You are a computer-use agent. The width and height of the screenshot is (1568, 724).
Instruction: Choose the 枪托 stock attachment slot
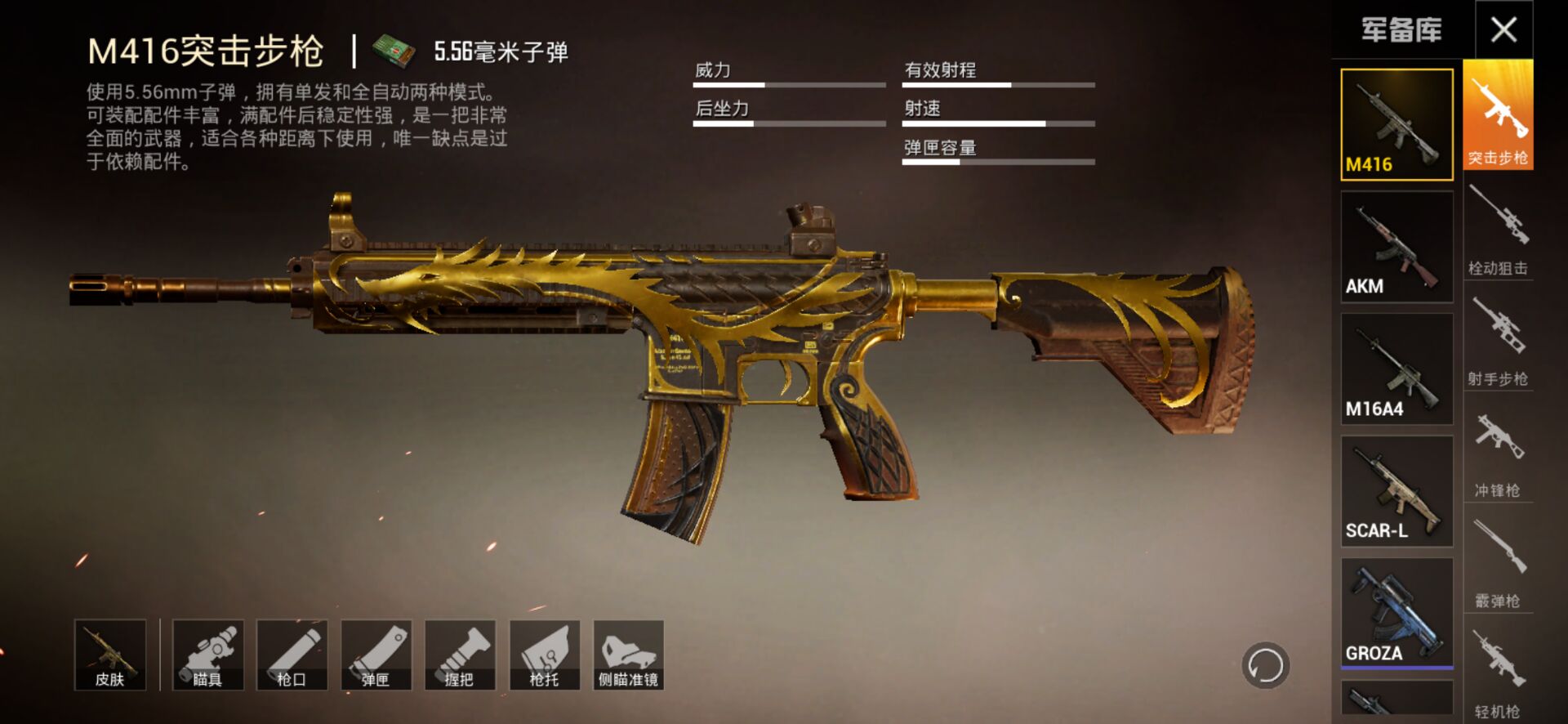point(544,655)
